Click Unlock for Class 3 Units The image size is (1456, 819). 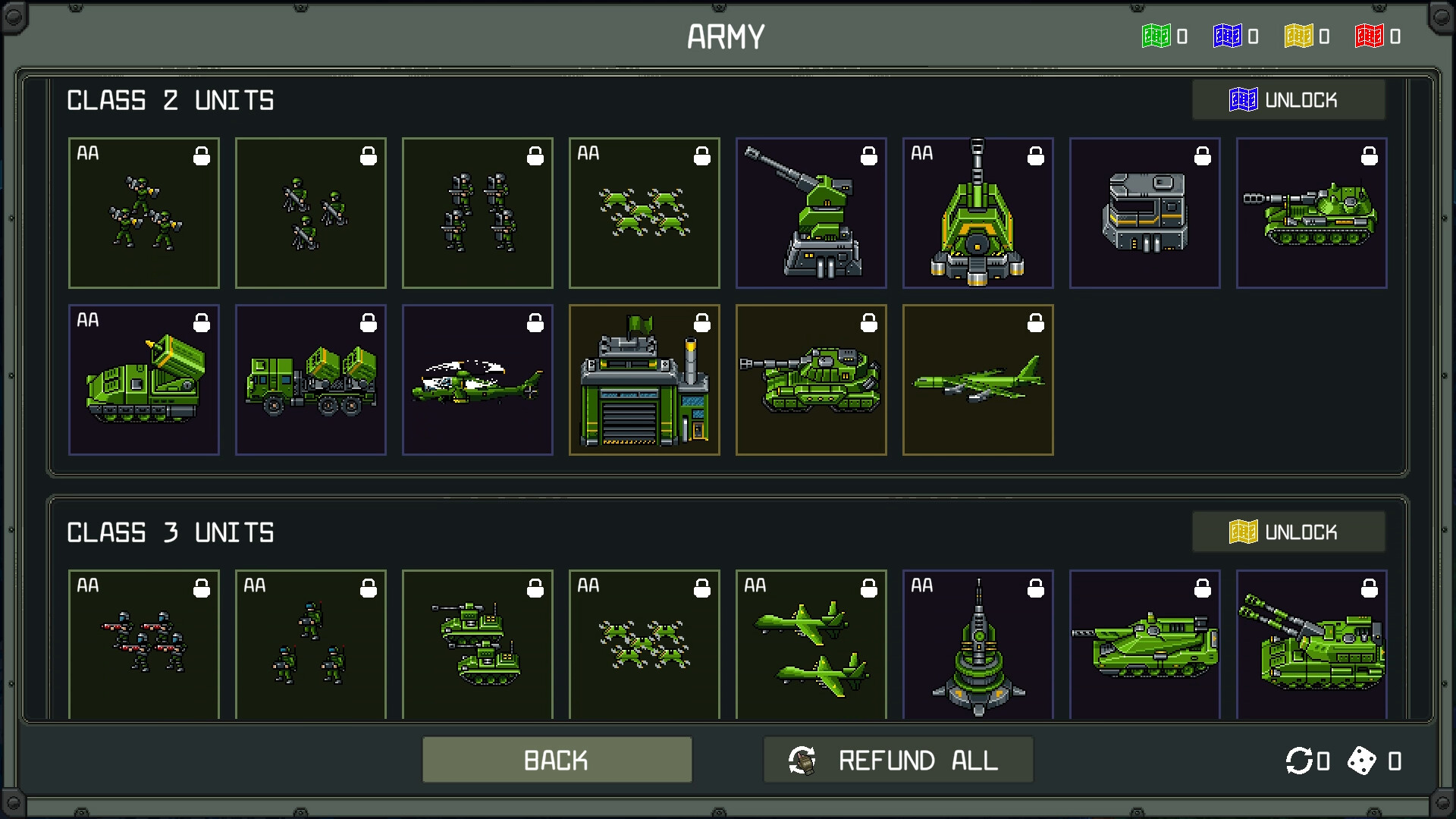pos(1289,532)
